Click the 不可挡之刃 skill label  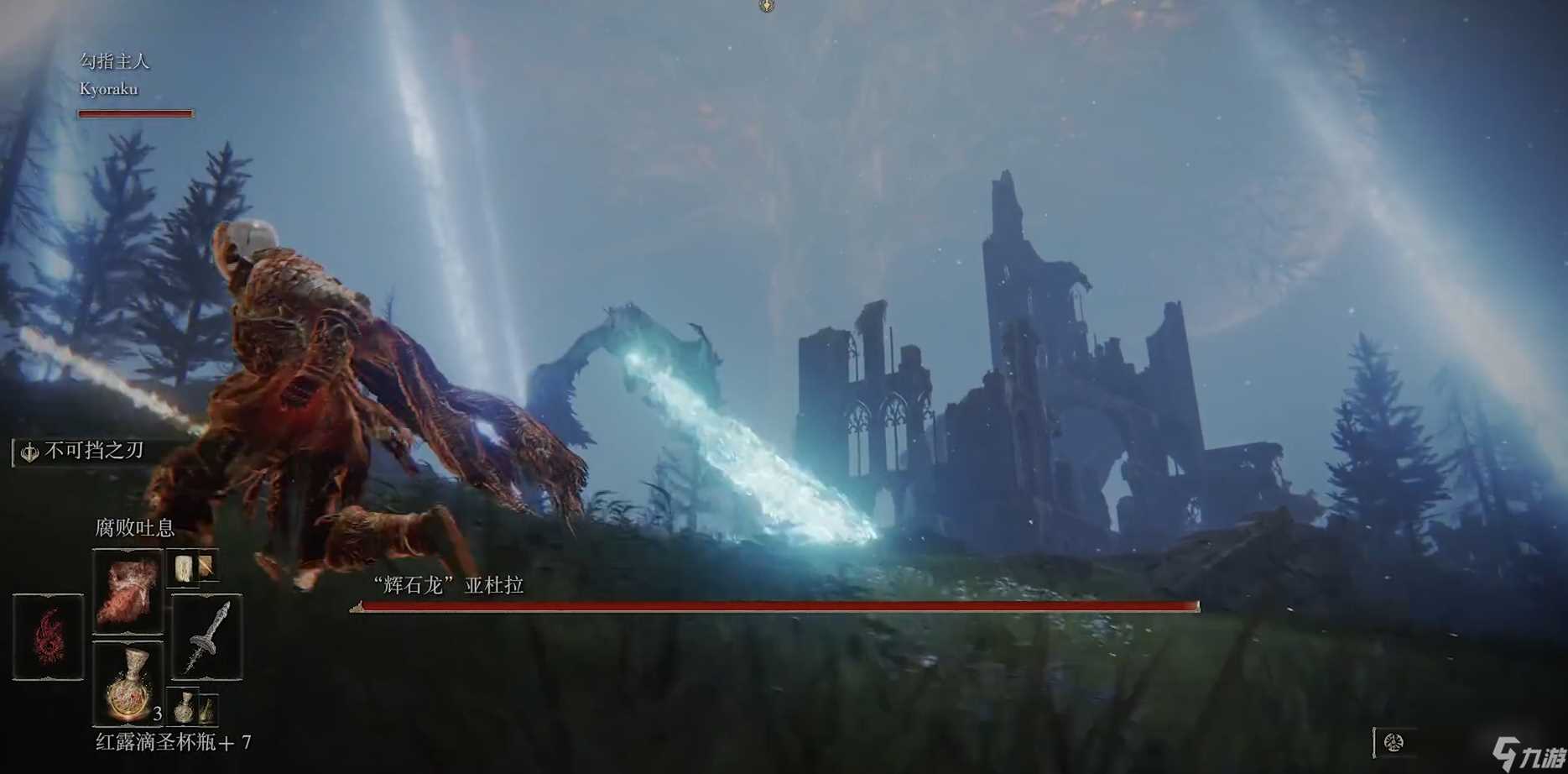click(x=92, y=451)
